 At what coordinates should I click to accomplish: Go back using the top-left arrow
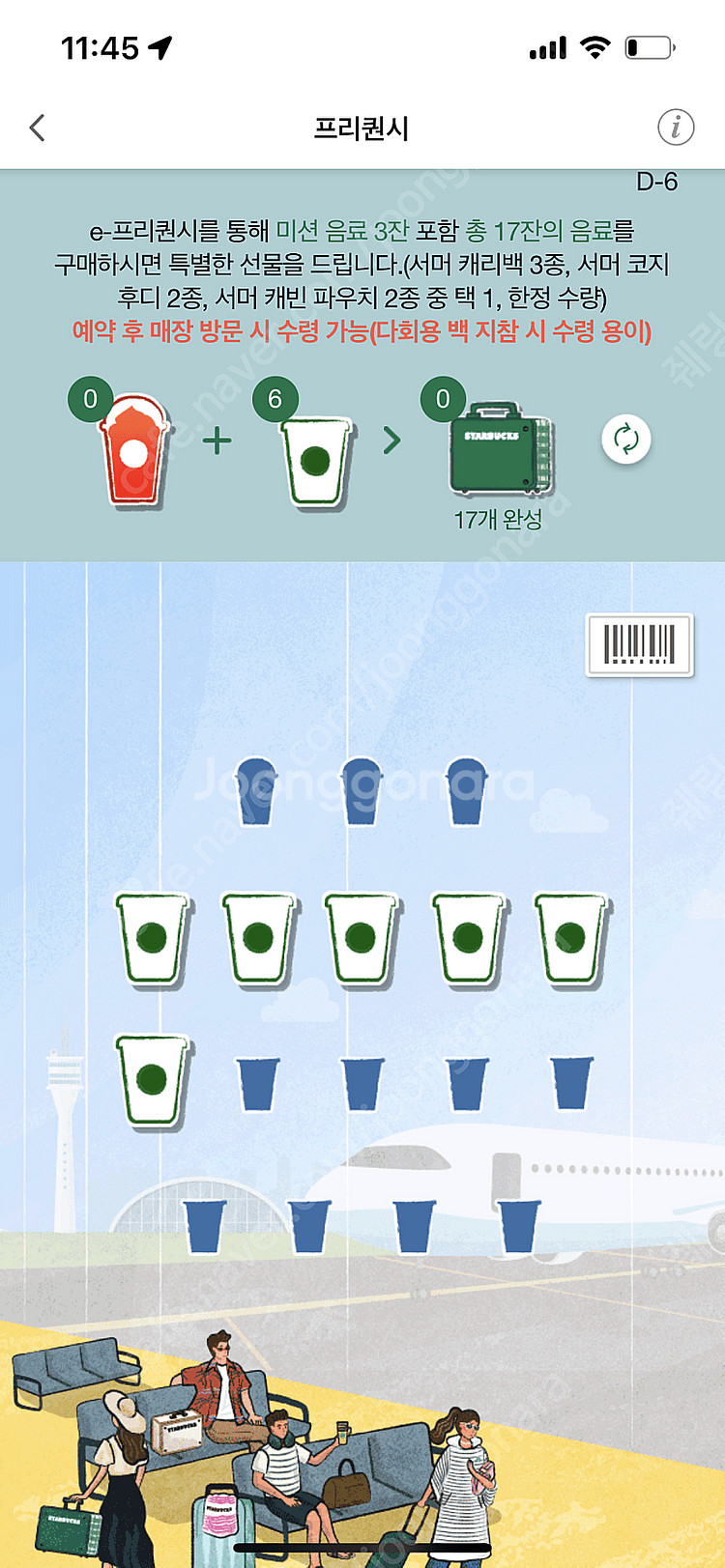(x=38, y=128)
